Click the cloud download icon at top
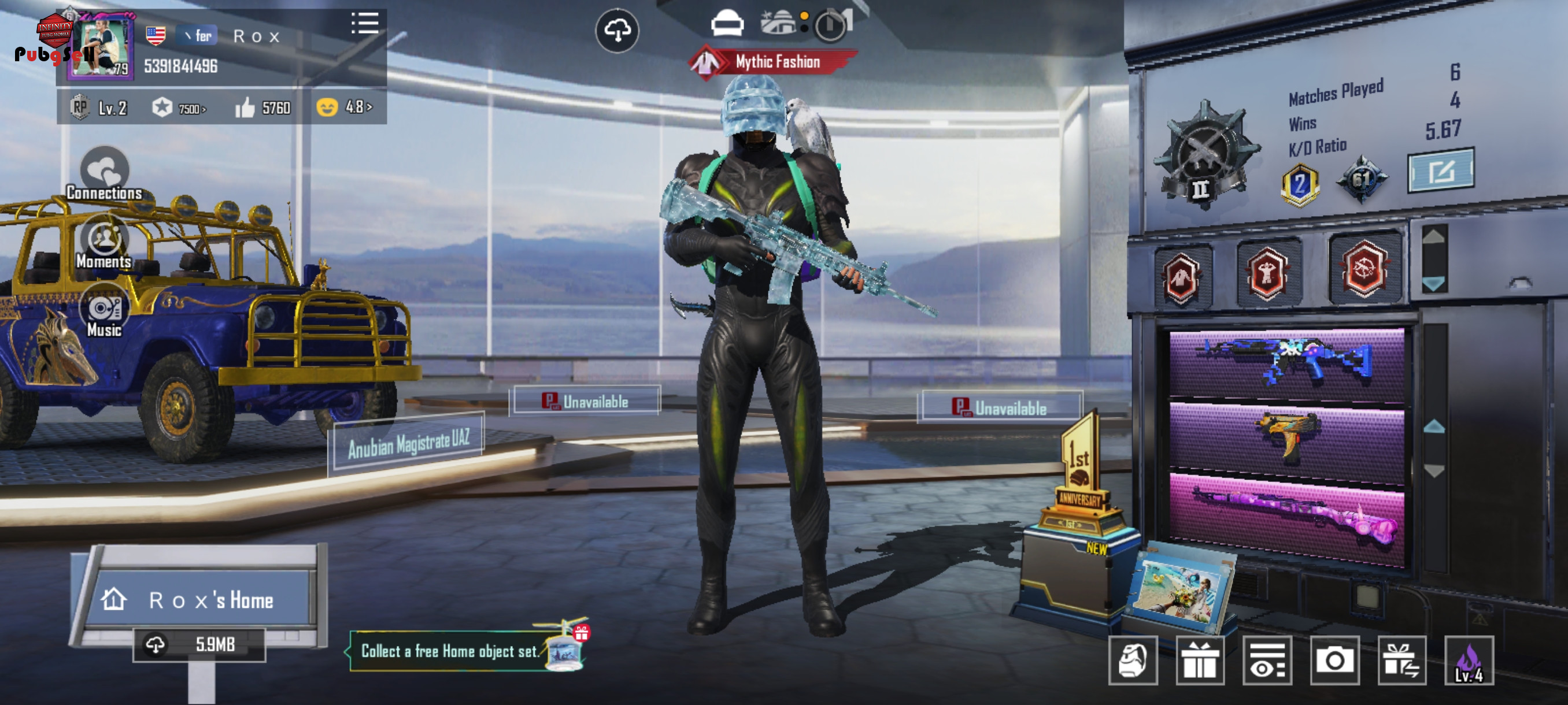The height and width of the screenshot is (705, 1568). tap(616, 31)
